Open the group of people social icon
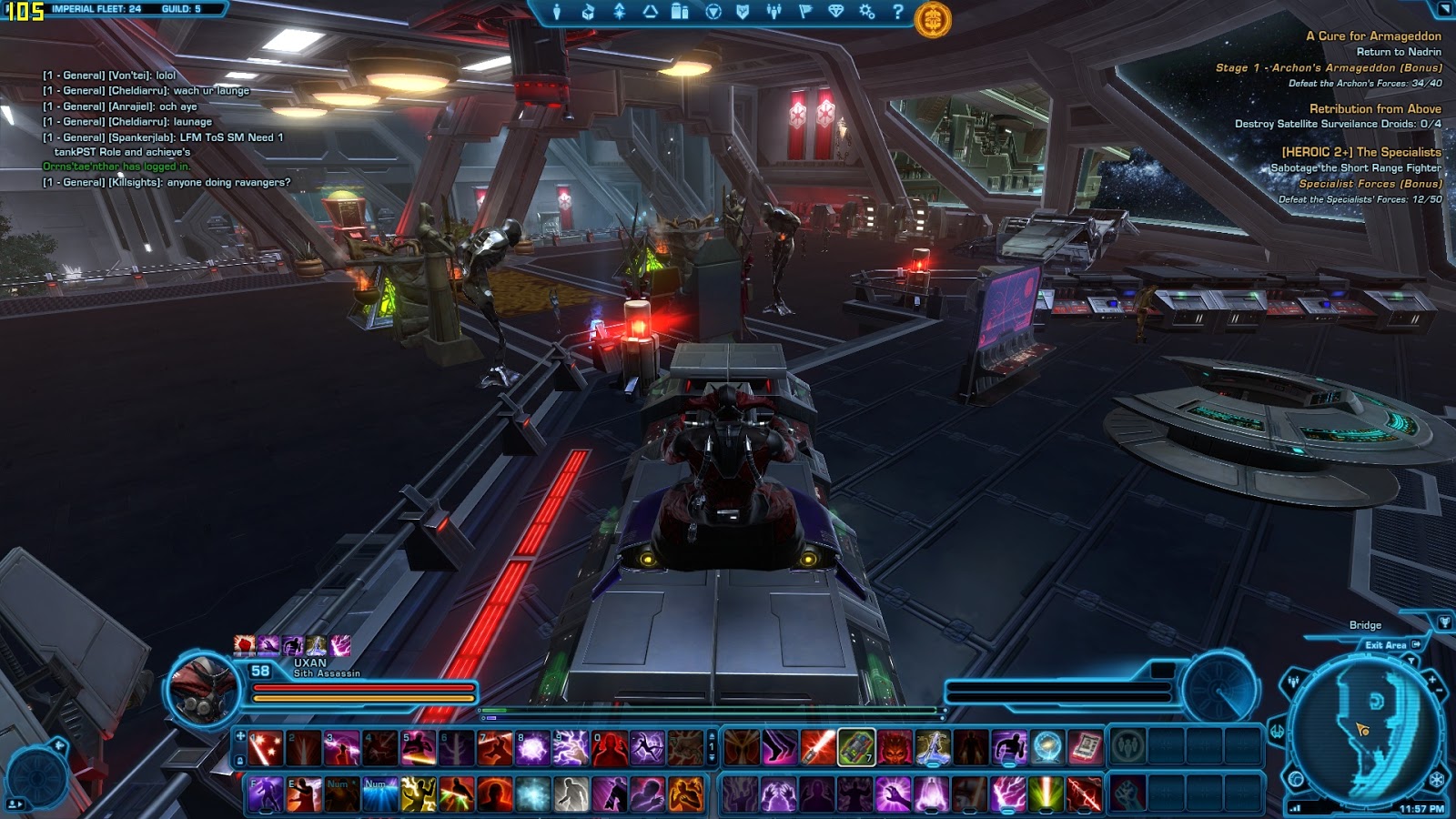 click(773, 12)
